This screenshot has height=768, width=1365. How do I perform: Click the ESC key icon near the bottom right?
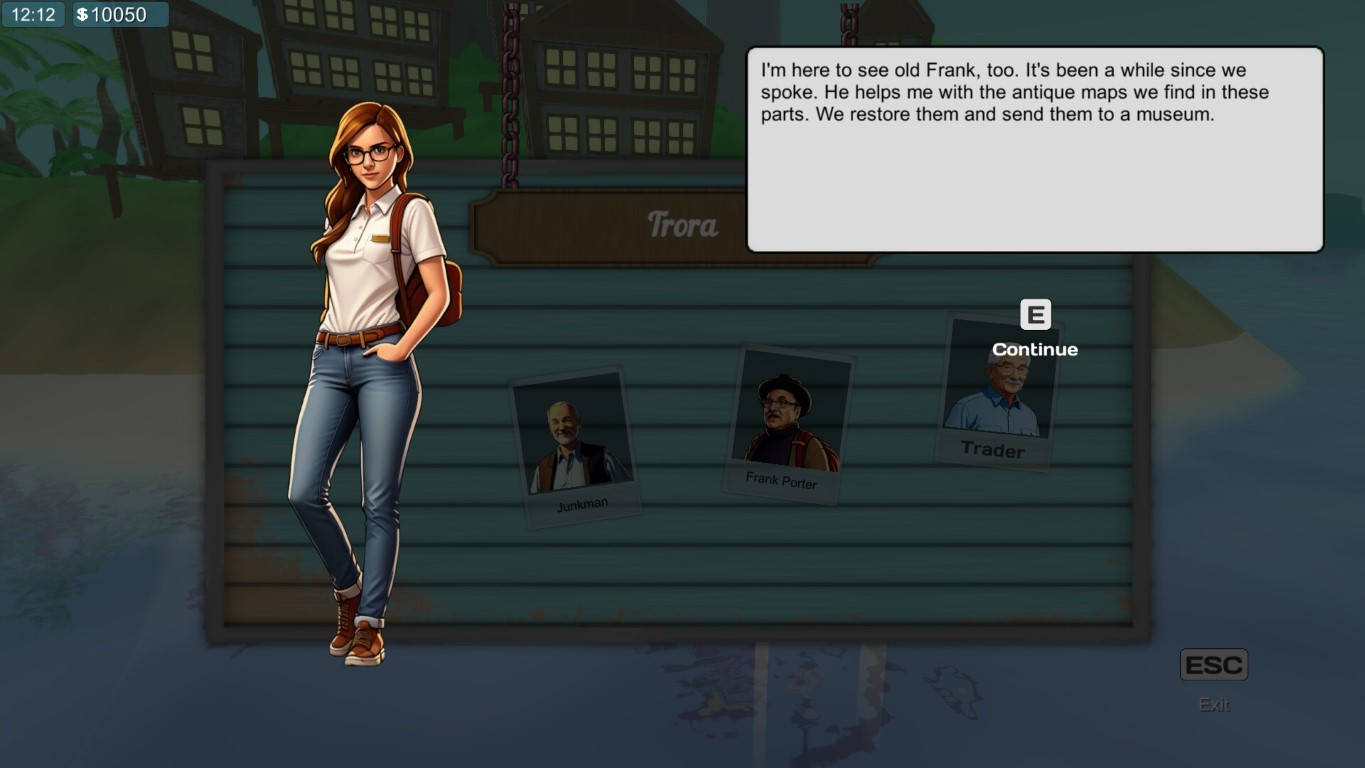1213,663
